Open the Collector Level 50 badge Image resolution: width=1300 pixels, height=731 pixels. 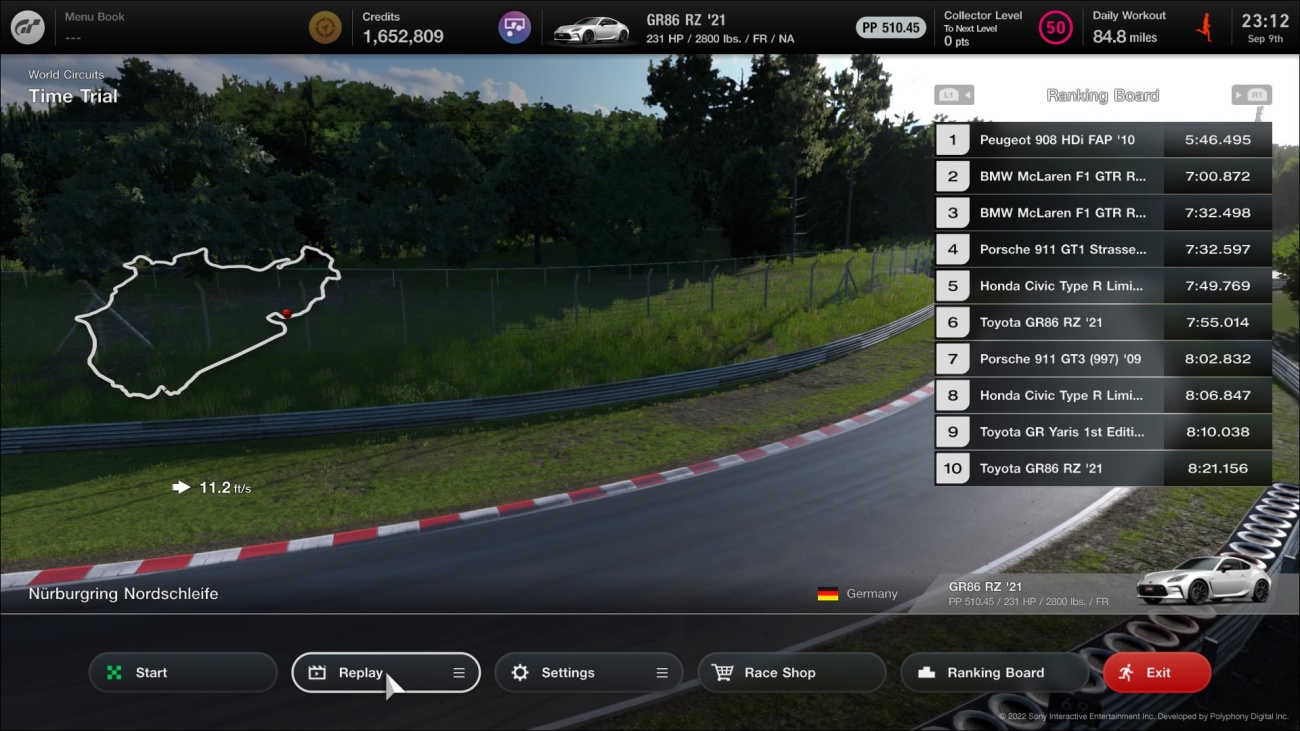[x=1055, y=27]
